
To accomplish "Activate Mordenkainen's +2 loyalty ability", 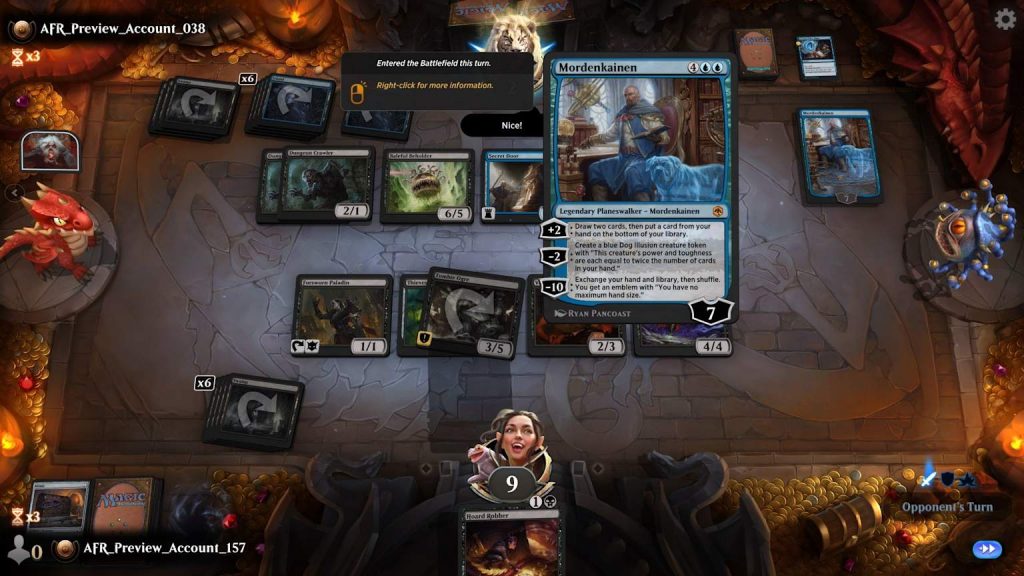I will [554, 229].
